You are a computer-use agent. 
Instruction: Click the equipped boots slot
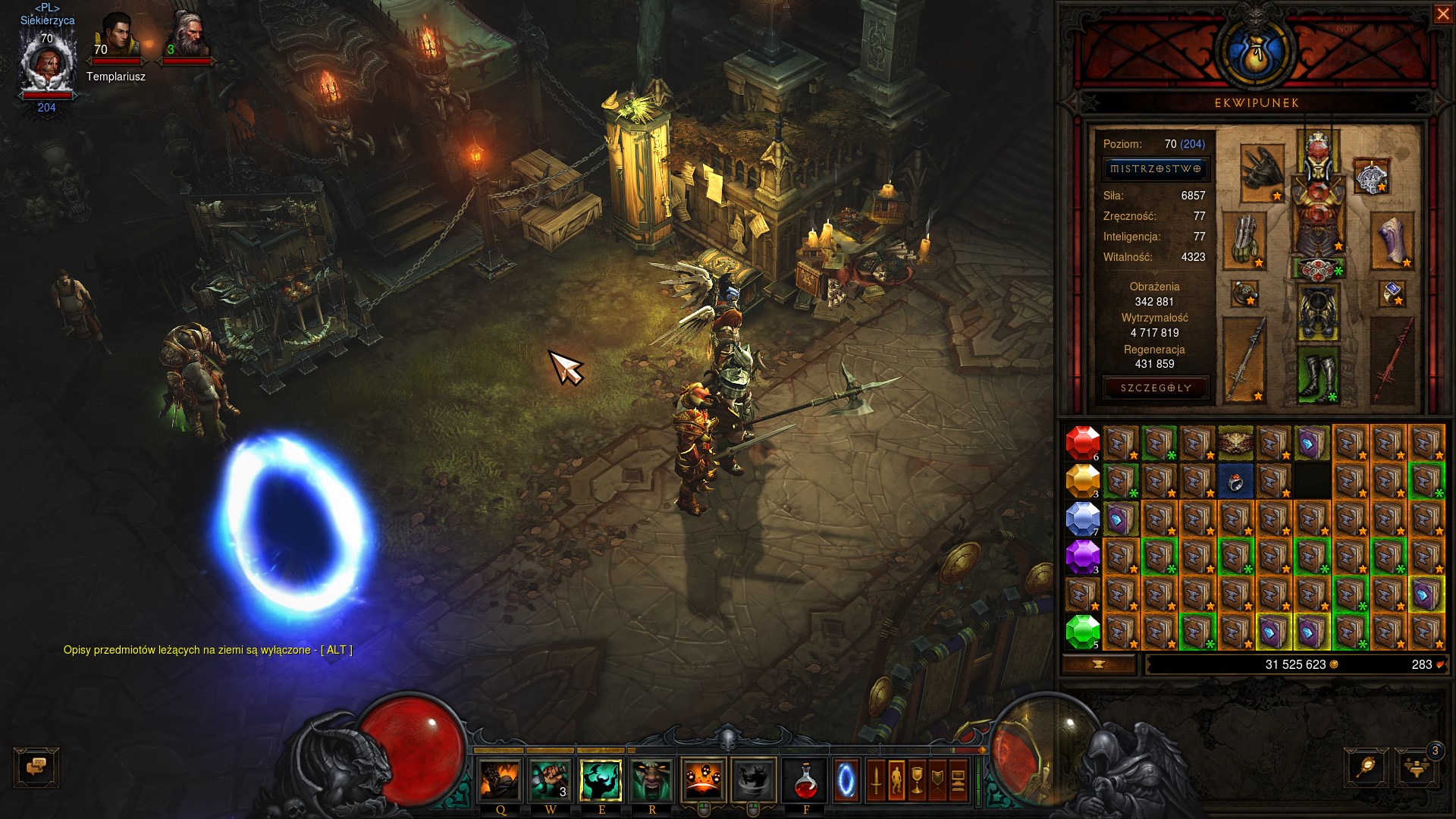[1318, 375]
